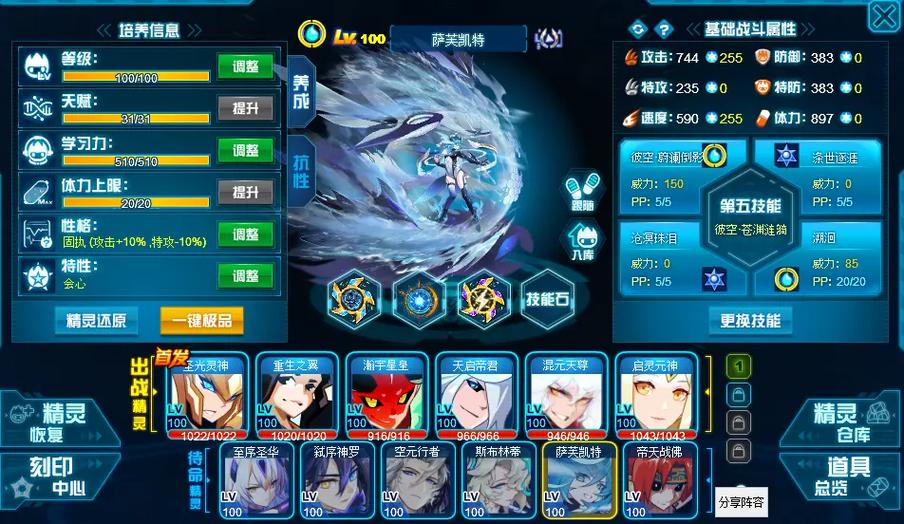Toggle the 跟随 follow icon
The width and height of the screenshot is (904, 524).
582,191
